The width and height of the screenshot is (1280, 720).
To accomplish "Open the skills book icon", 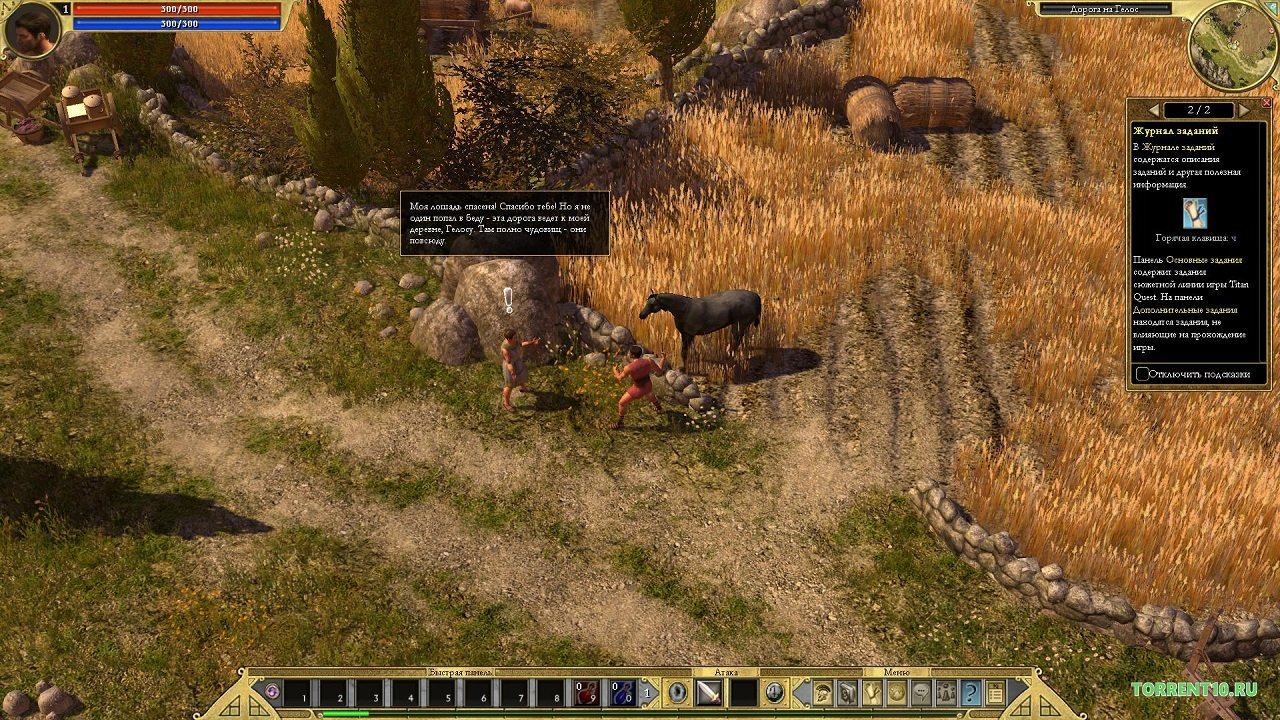I will coord(847,692).
